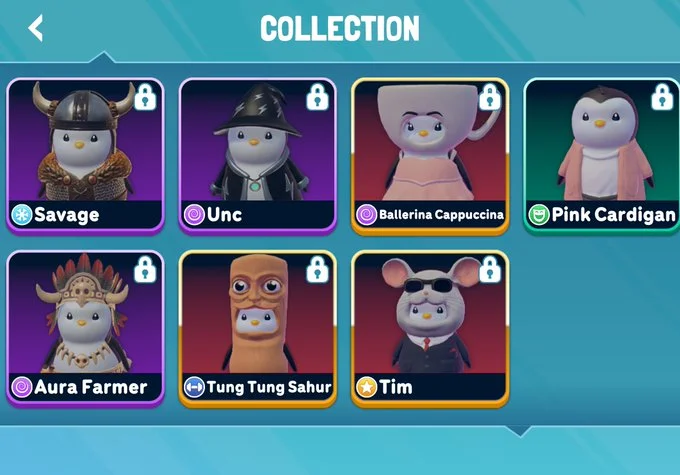The height and width of the screenshot is (475, 680).
Task: Open the Ballerina Cappuccina skin card
Action: [x=430, y=155]
